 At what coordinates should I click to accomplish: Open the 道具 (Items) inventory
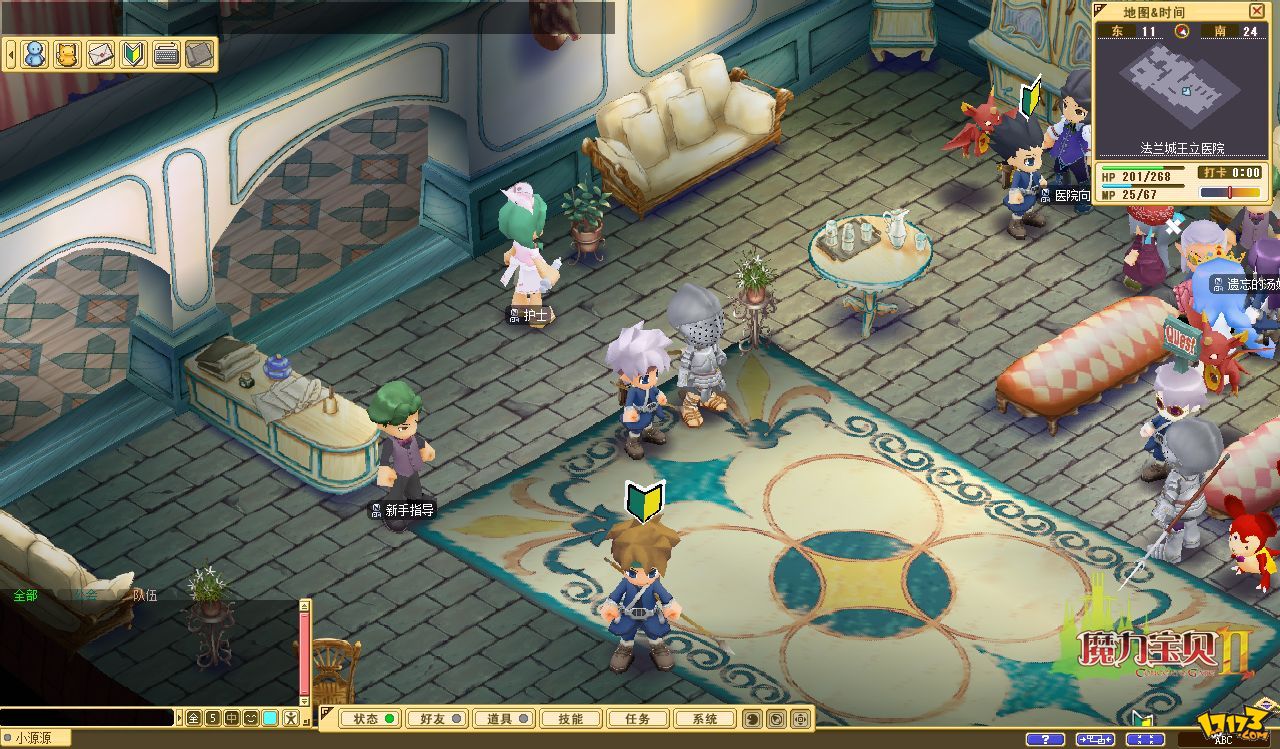[503, 719]
